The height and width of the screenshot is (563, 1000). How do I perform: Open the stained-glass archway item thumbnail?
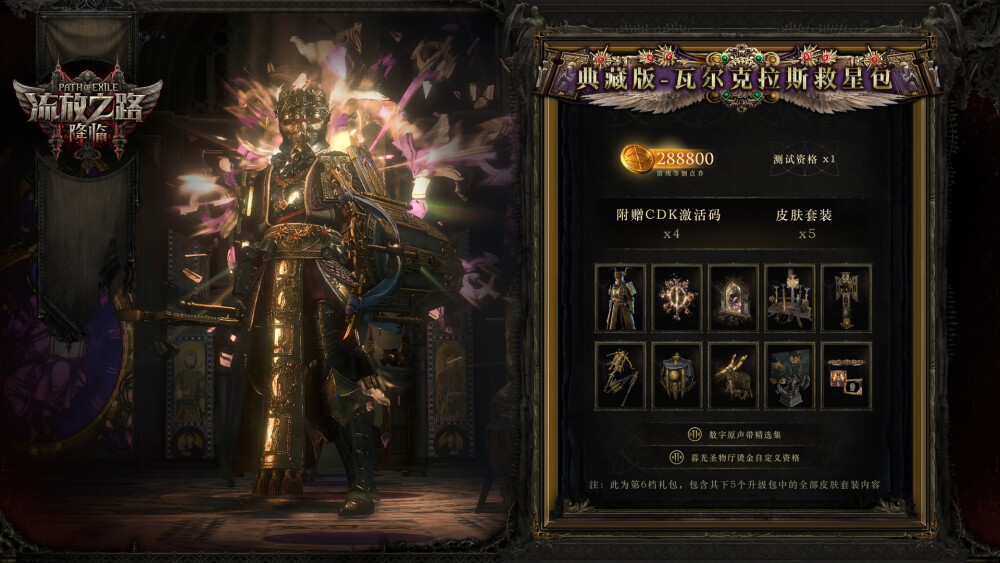click(733, 298)
